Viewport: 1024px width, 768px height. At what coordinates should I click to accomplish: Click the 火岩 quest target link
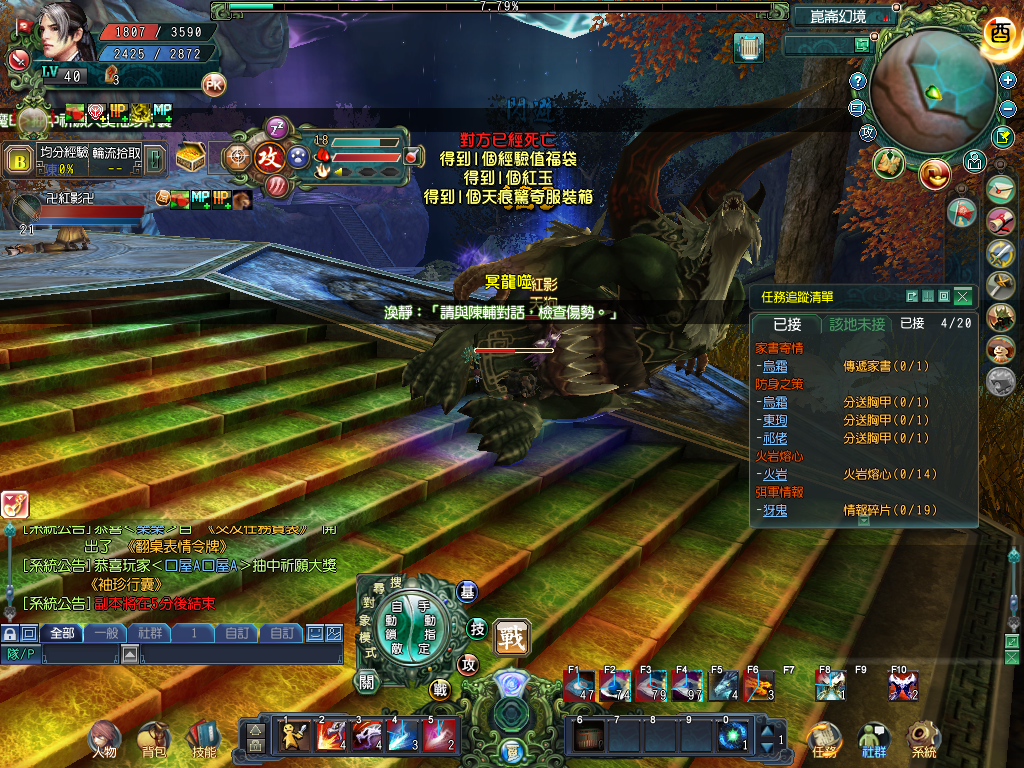point(774,474)
